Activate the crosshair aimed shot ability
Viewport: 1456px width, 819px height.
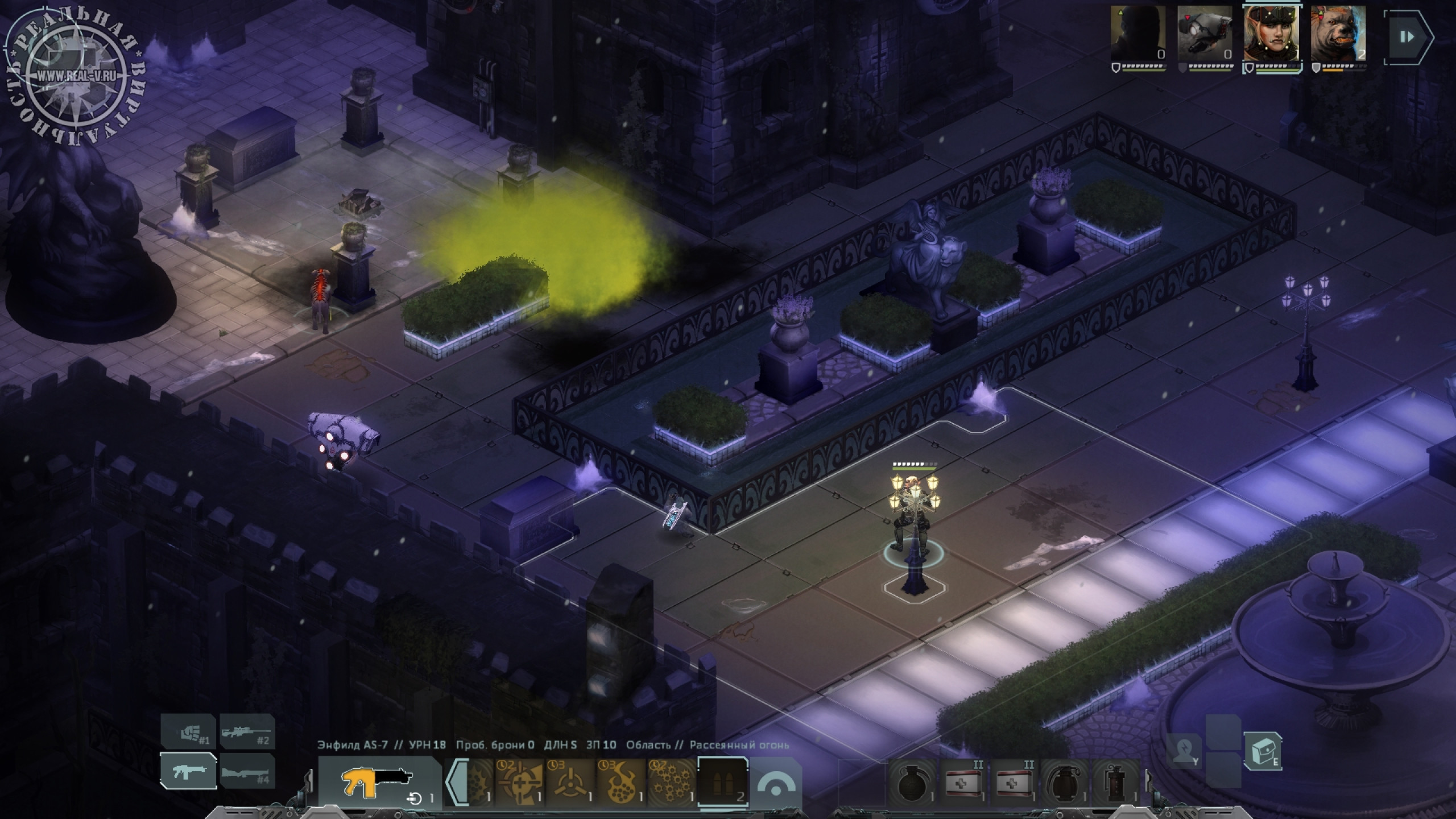[x=520, y=782]
